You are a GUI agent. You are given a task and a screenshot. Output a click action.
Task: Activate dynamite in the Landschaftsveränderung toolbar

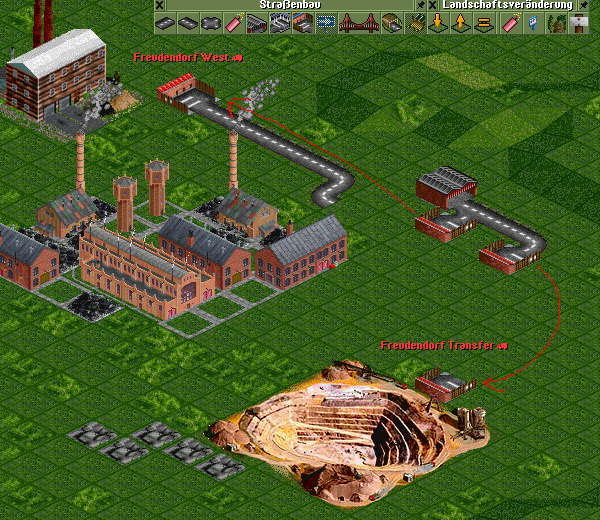pos(512,22)
